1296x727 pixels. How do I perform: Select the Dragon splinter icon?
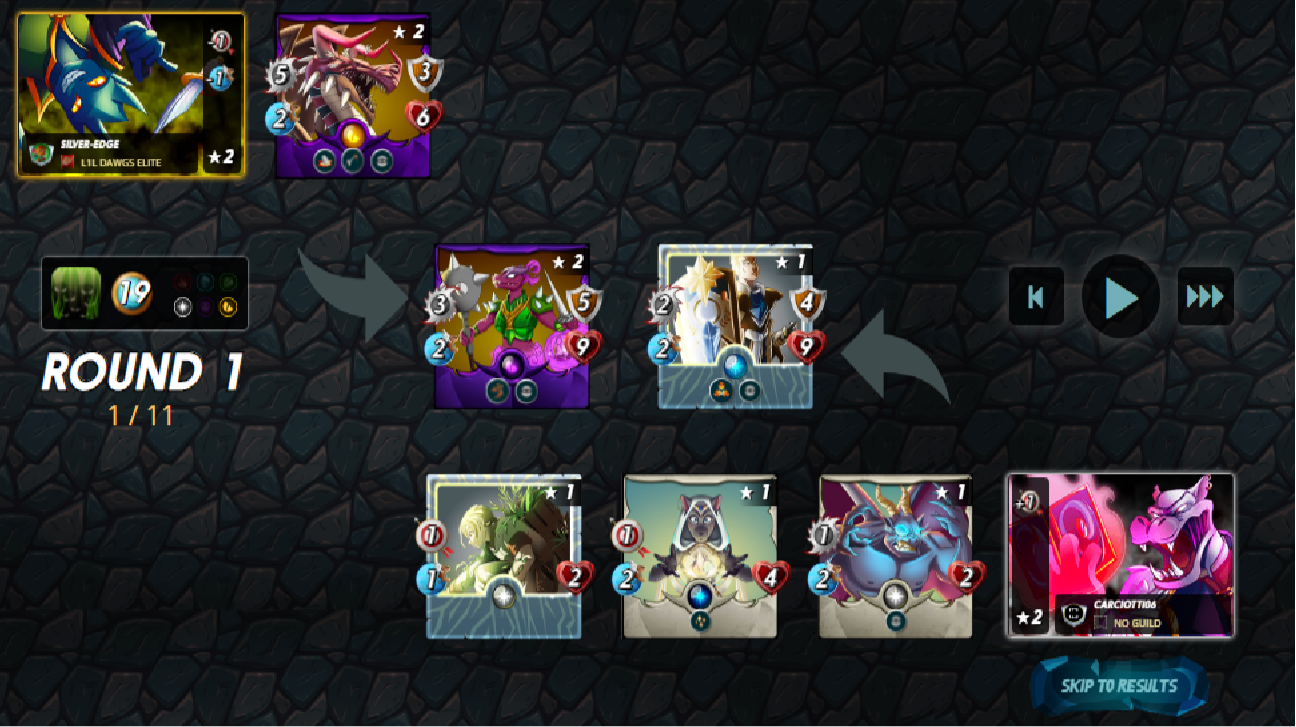coord(227,307)
